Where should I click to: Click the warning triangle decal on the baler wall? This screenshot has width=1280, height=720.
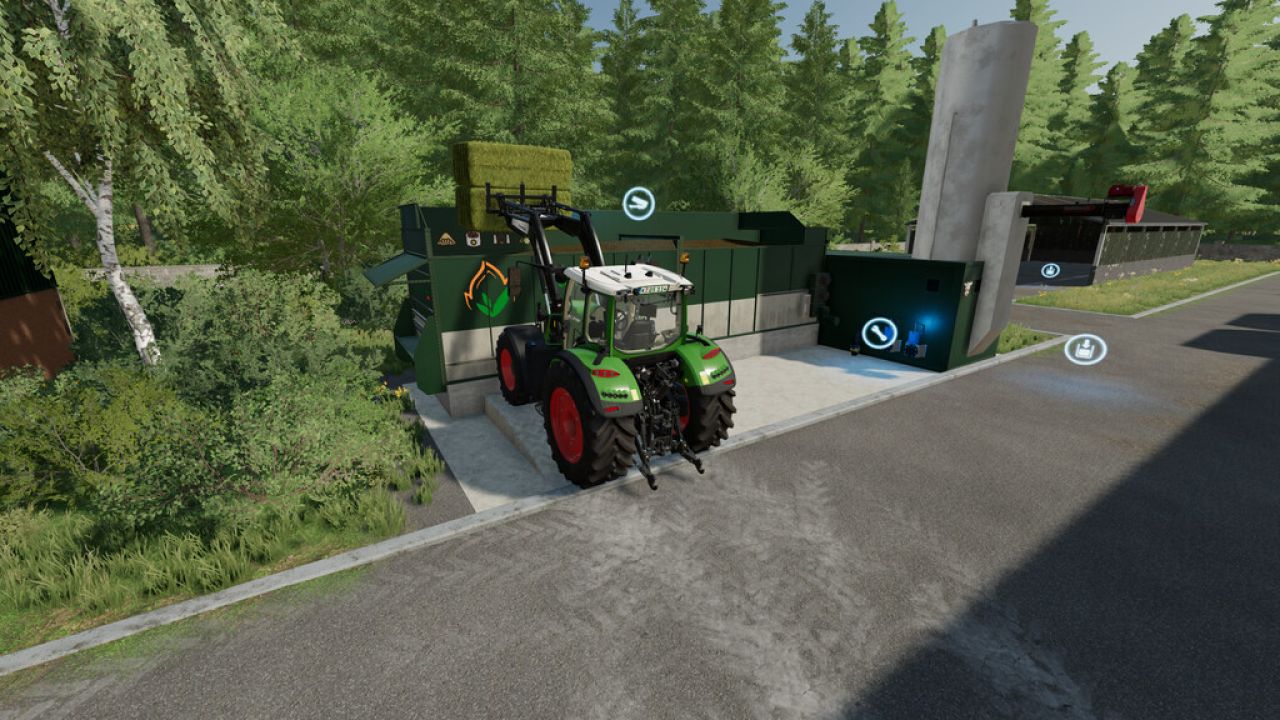pos(445,239)
